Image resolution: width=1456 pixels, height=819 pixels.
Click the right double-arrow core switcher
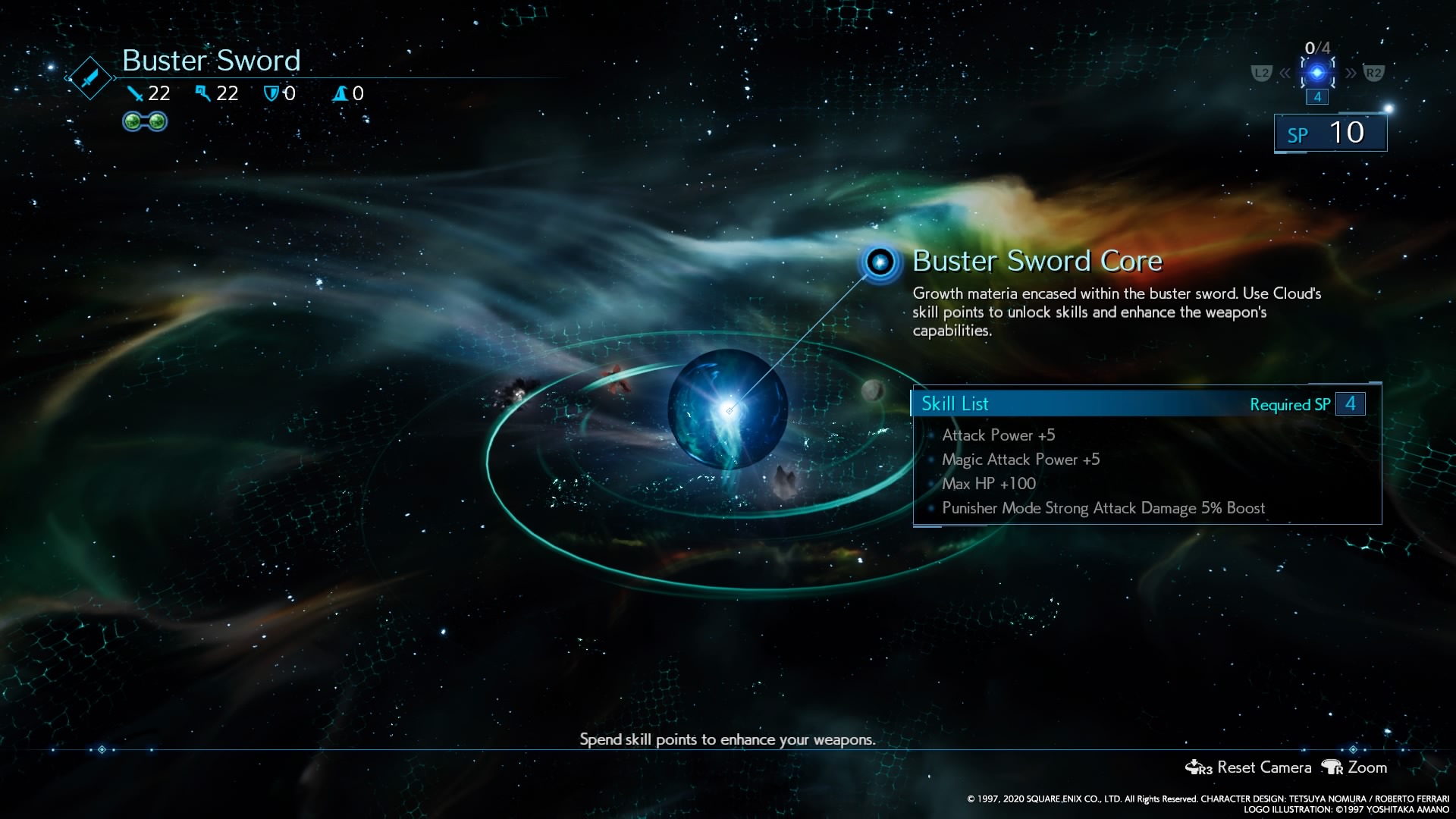tap(1351, 74)
